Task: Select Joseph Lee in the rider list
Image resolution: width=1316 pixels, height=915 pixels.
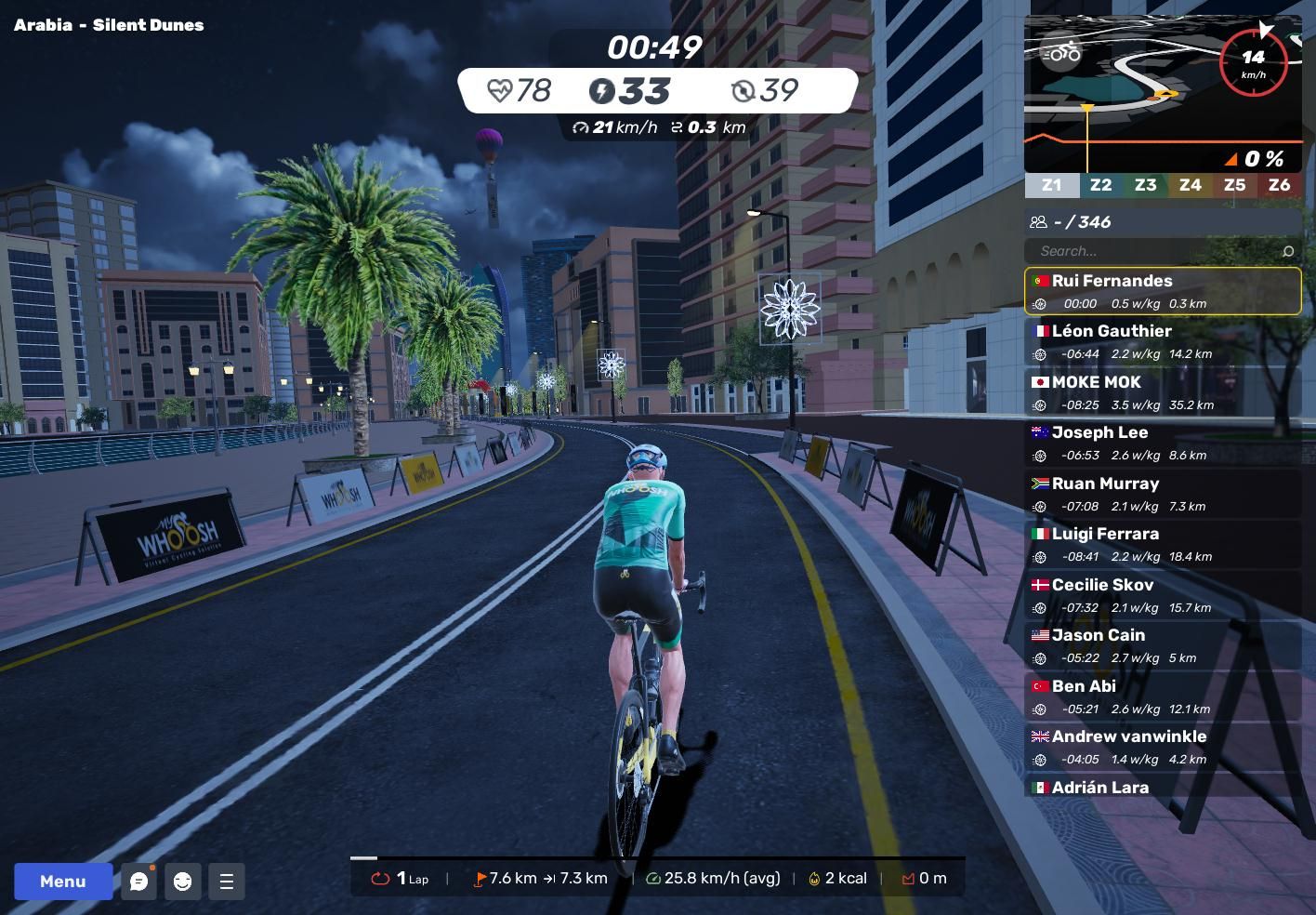Action: tap(1163, 443)
